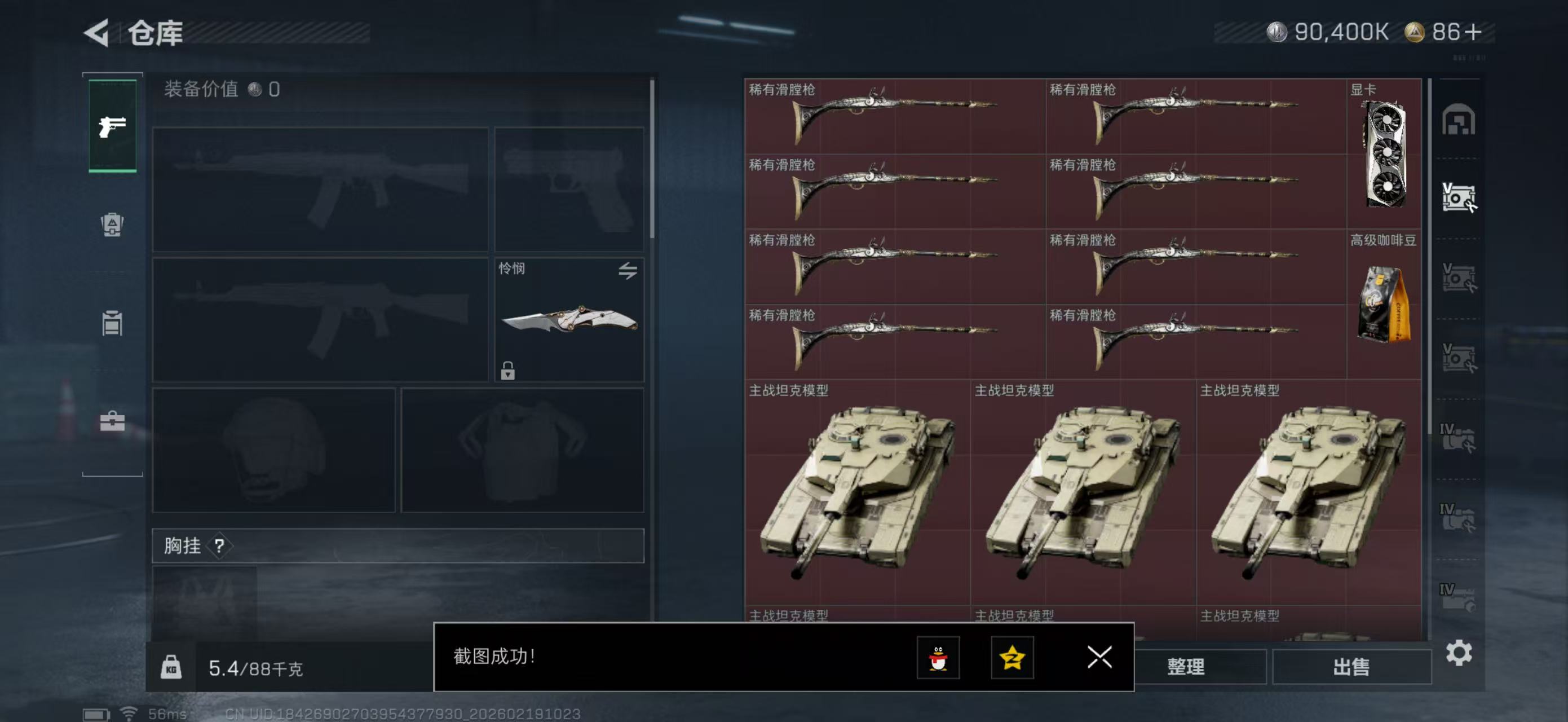Open the briefcase category icon in left sidebar
Image resolution: width=1568 pixels, height=722 pixels.
point(113,420)
